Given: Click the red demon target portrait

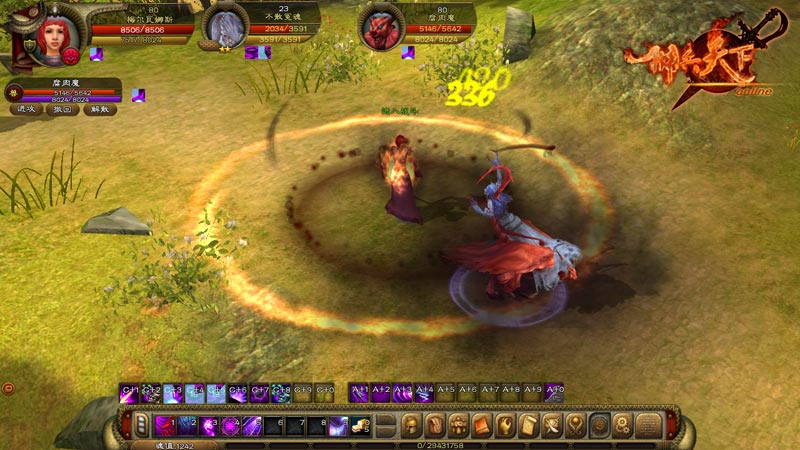Looking at the screenshot, I should point(380,28).
